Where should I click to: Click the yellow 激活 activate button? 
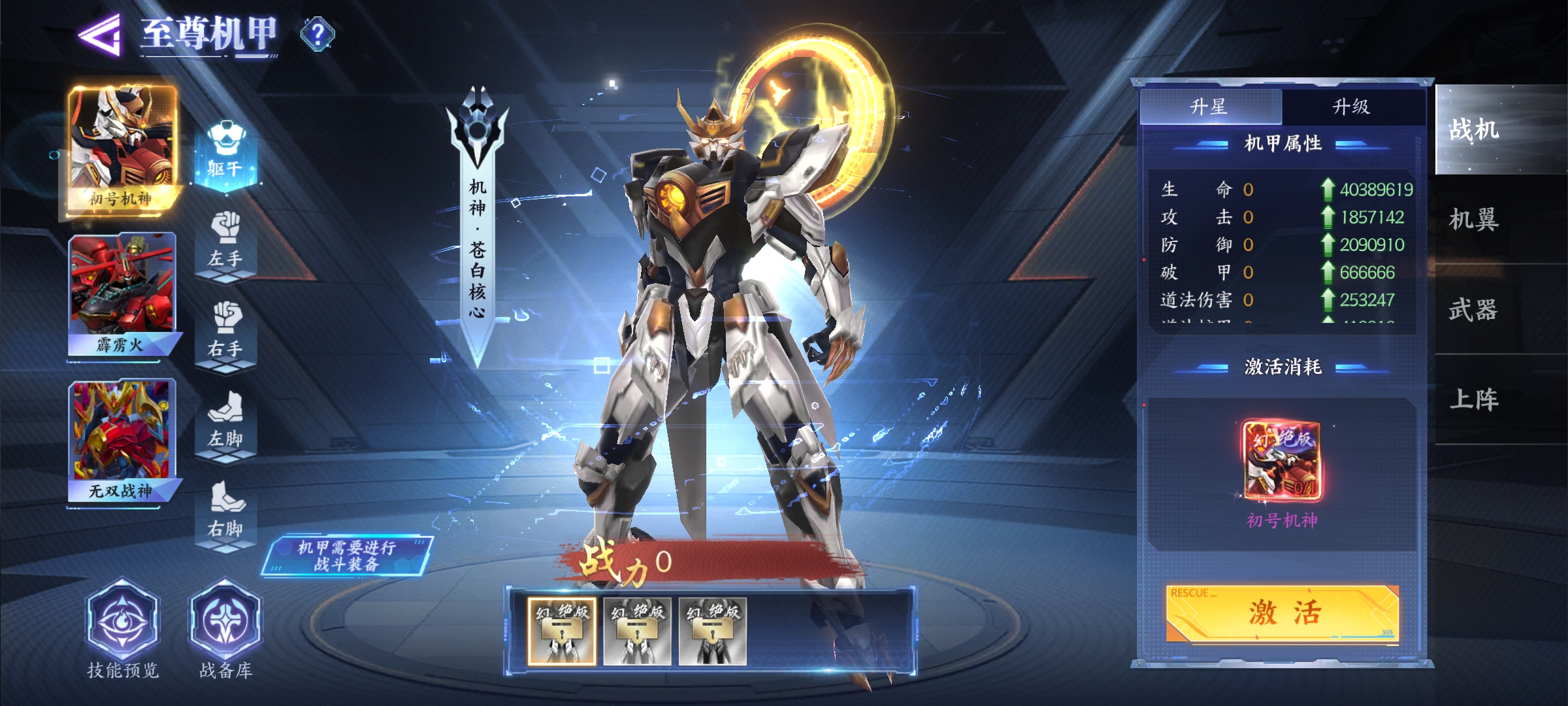[x=1282, y=613]
